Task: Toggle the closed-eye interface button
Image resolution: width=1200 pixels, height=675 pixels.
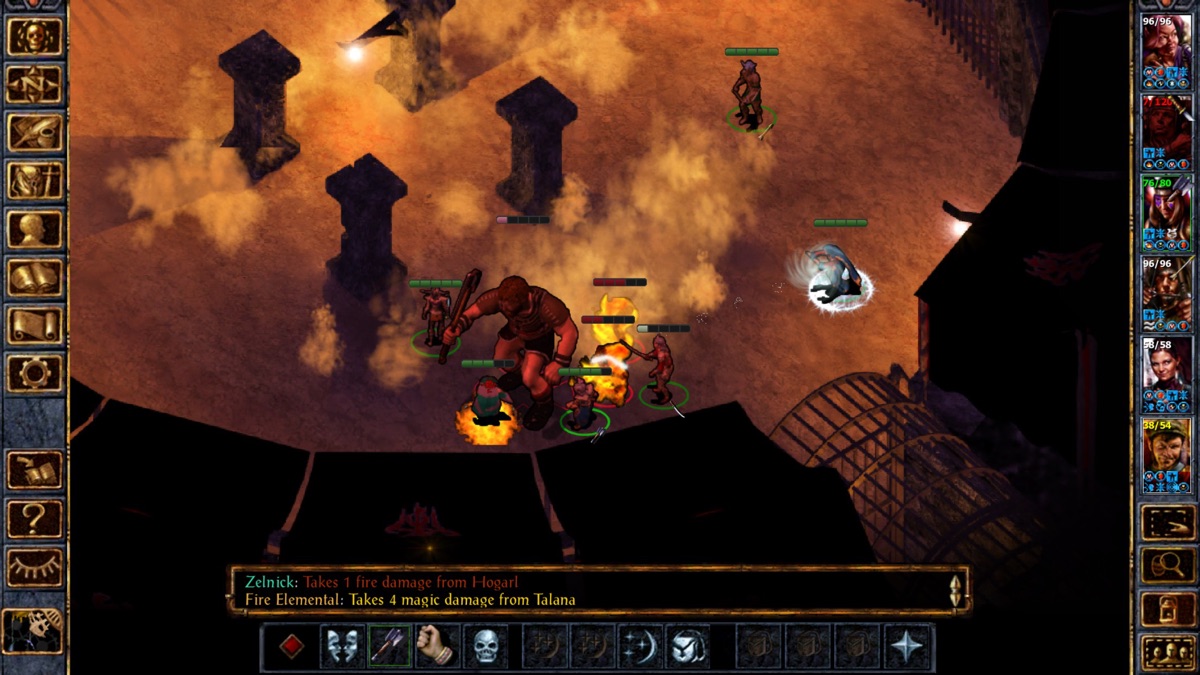Action: click(x=34, y=567)
